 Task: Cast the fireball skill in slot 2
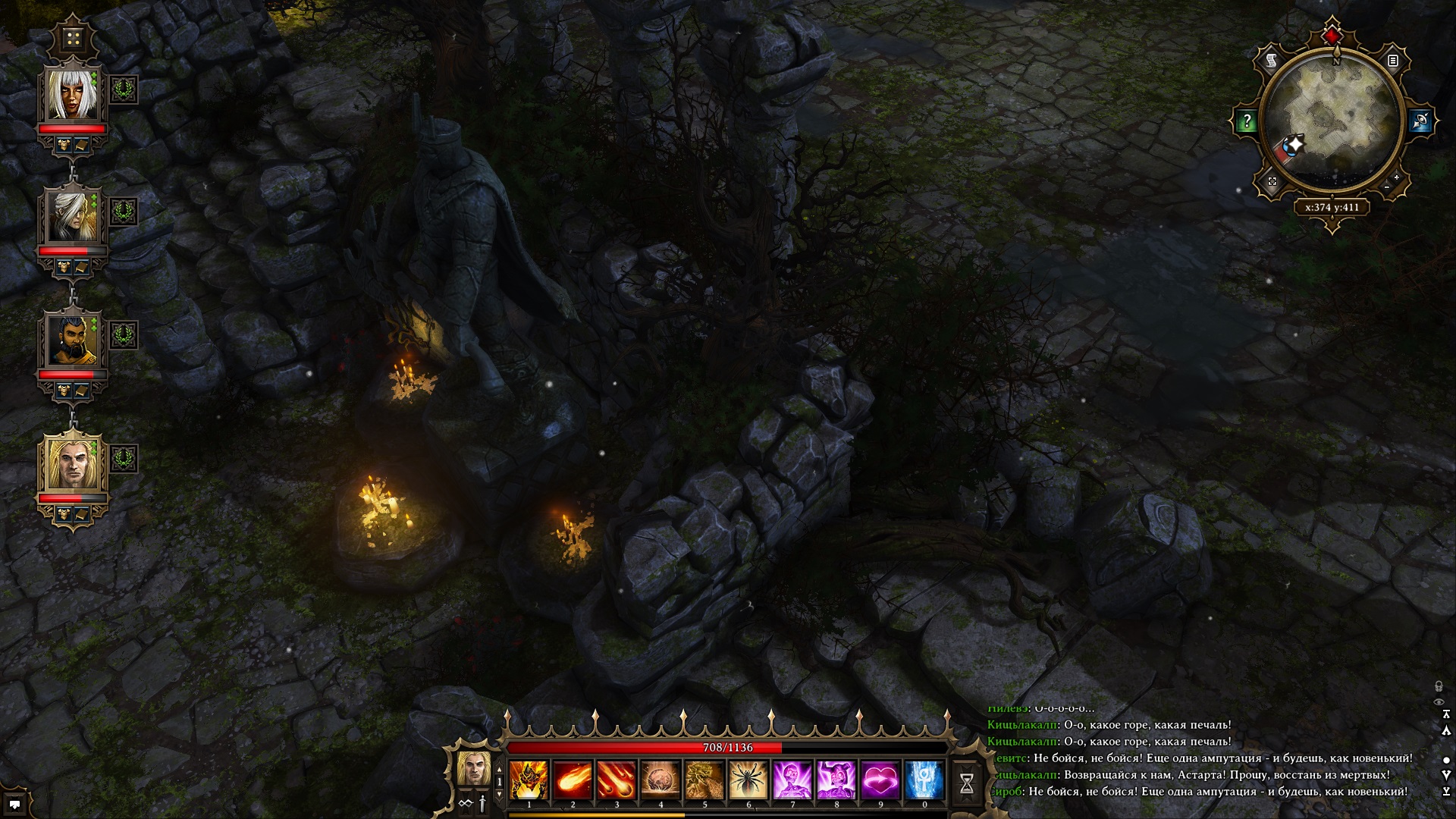click(573, 780)
